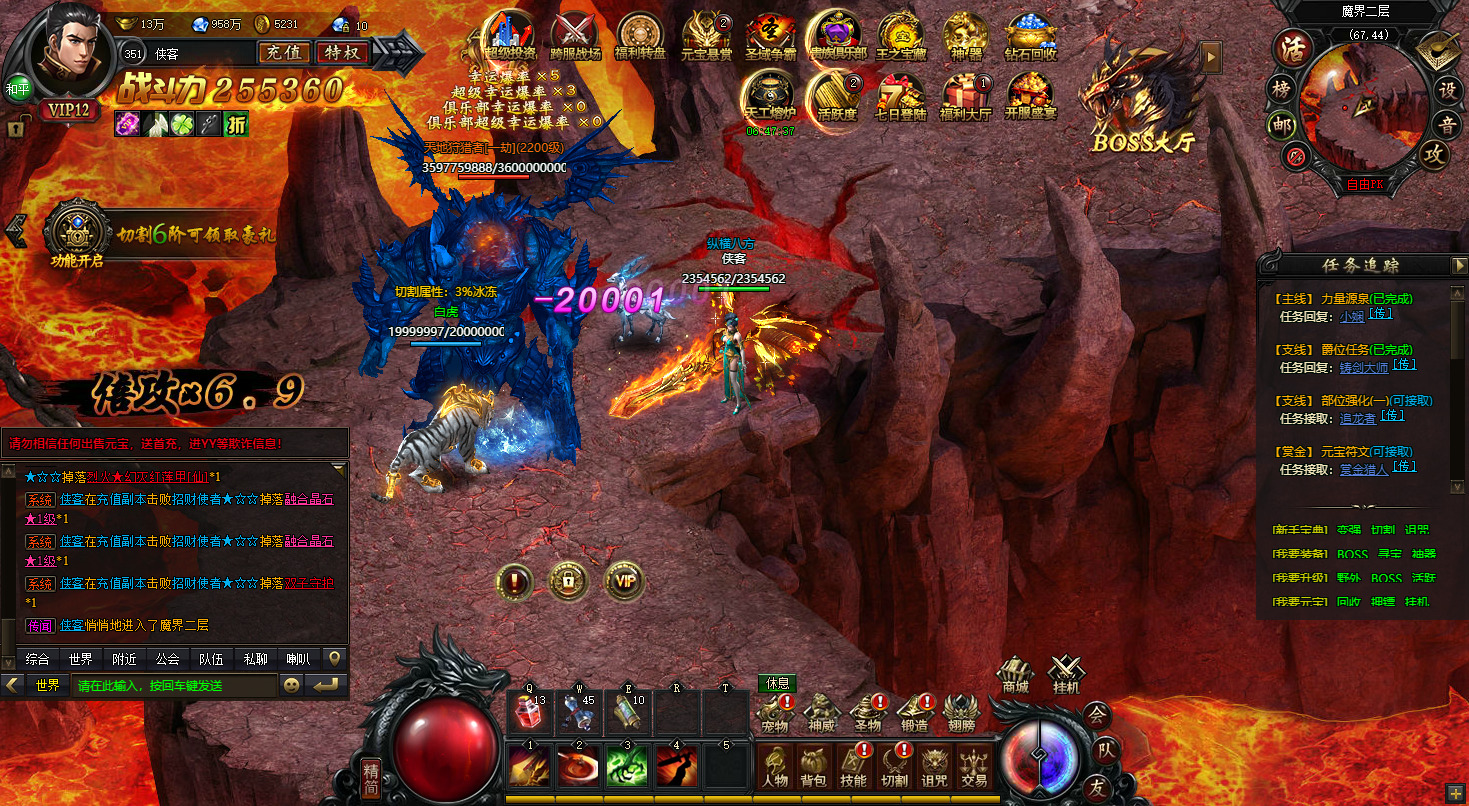
Task: Open the 钻石回收 diamond recycle icon
Action: [x=1030, y=38]
